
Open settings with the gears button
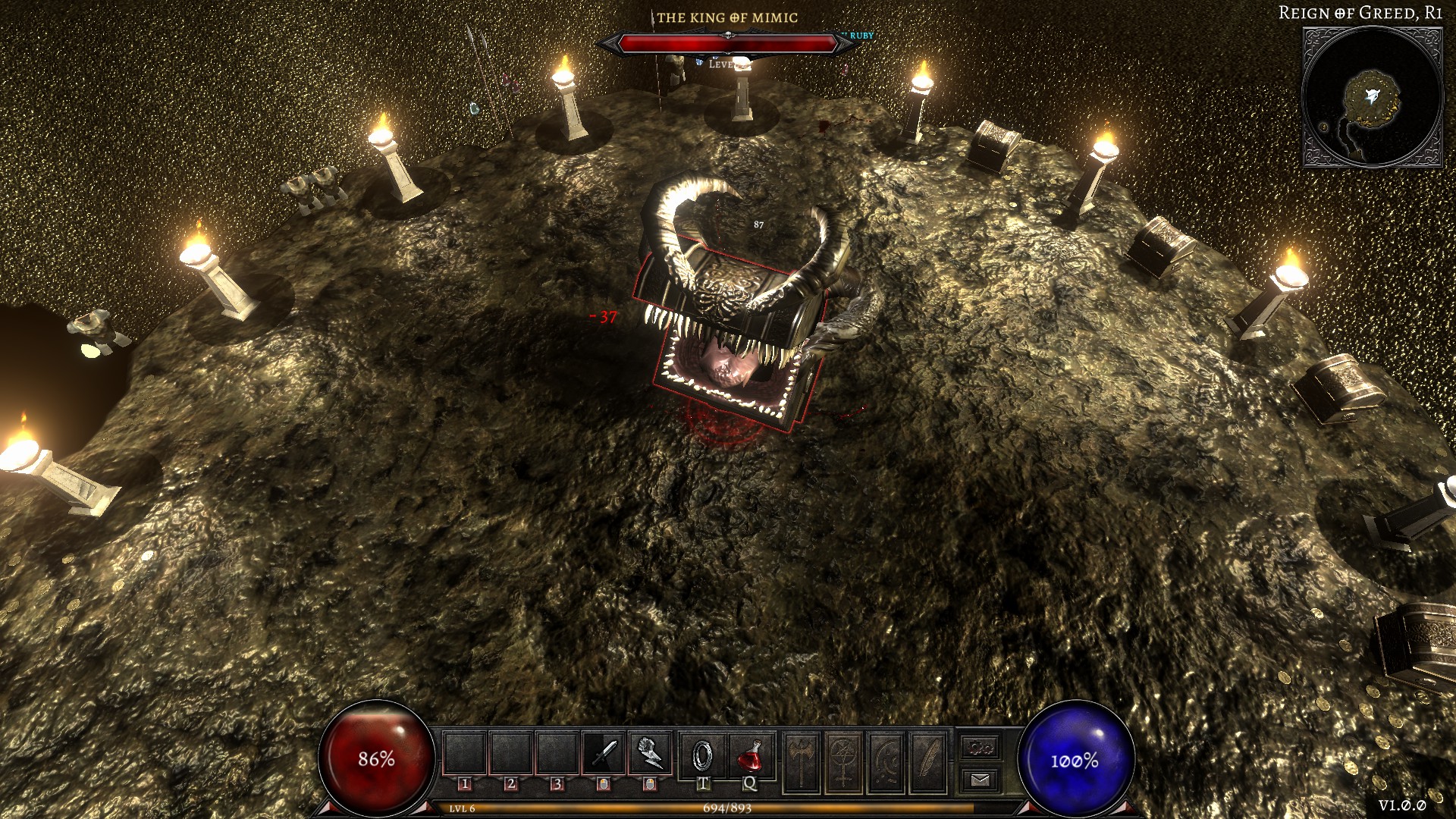(x=981, y=748)
